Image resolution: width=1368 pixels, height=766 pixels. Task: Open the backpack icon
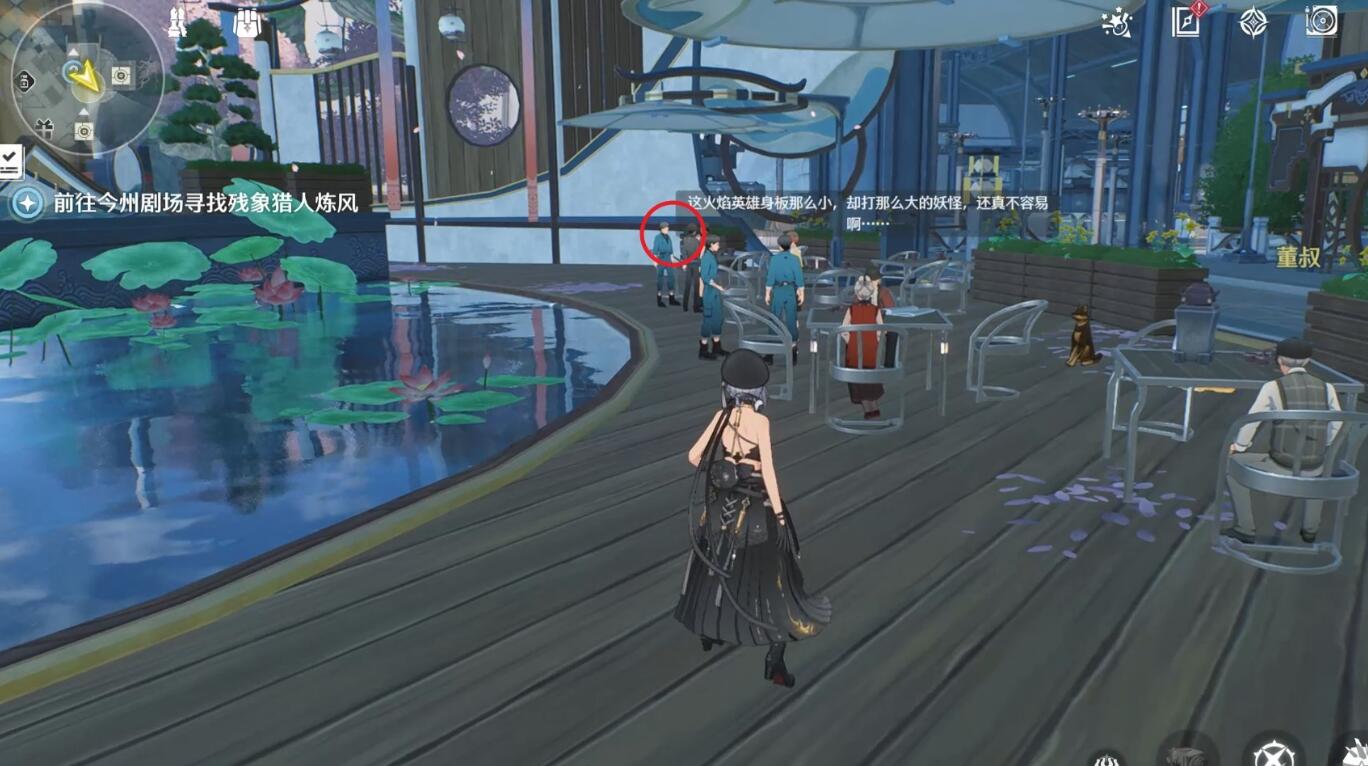click(246, 23)
